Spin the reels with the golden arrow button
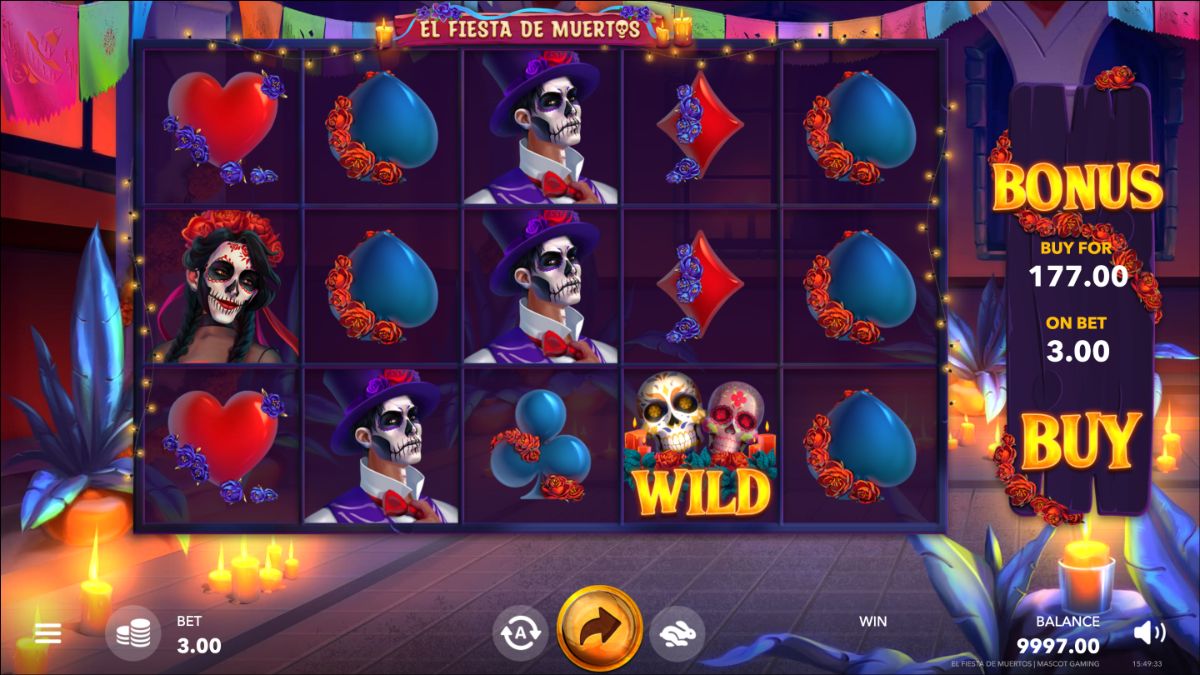Viewport: 1200px width, 675px height. [599, 628]
